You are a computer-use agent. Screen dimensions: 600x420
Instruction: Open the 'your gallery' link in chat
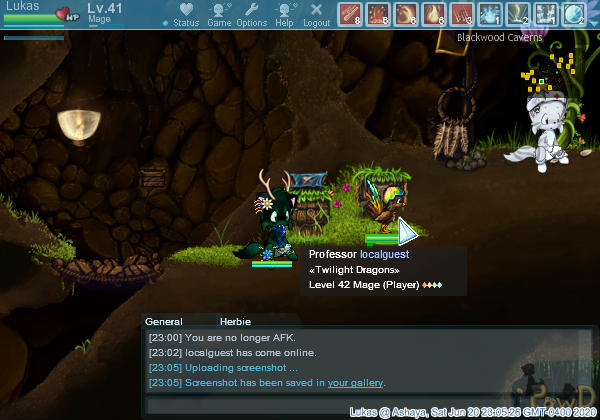(x=355, y=383)
